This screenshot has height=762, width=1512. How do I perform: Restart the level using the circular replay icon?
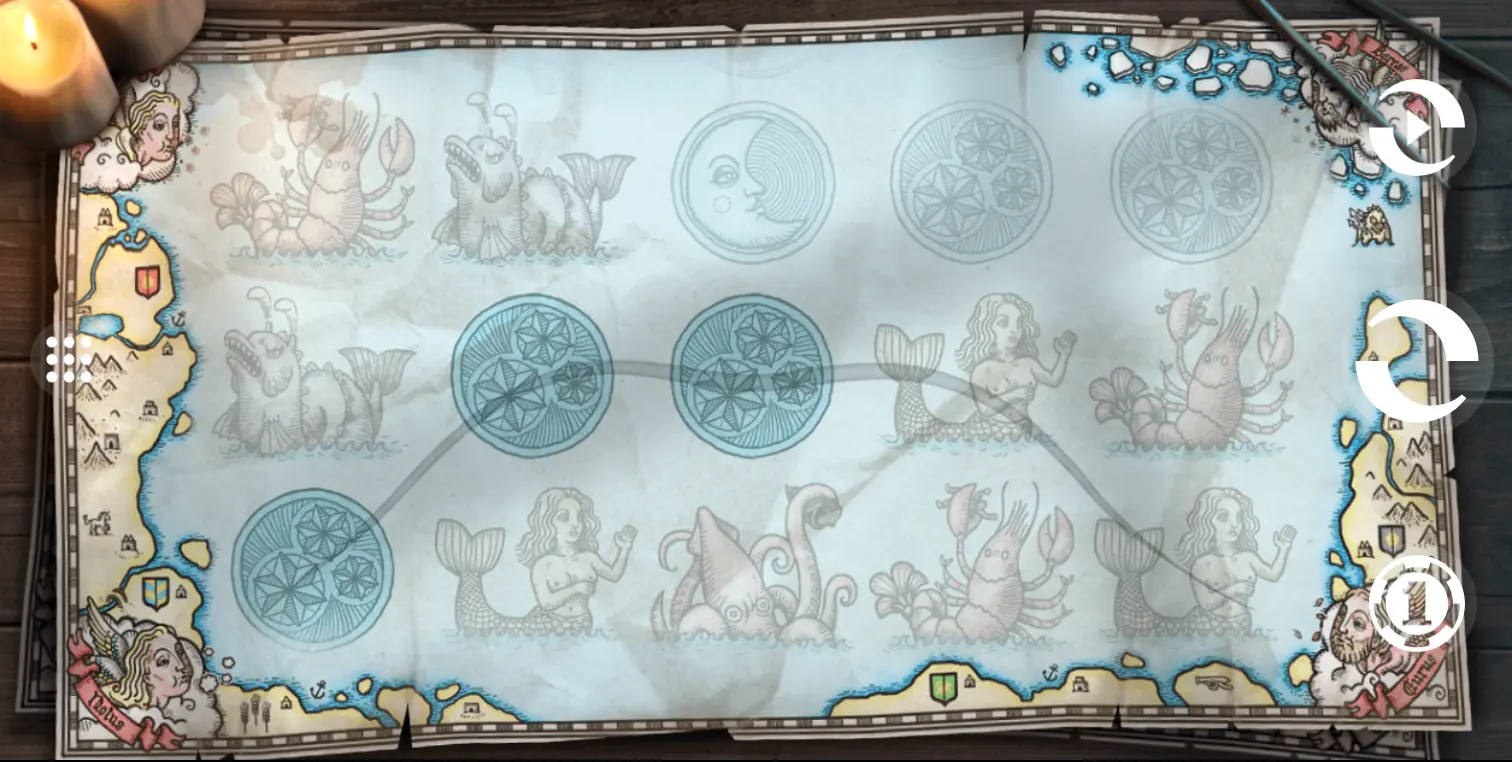[x=1420, y=130]
